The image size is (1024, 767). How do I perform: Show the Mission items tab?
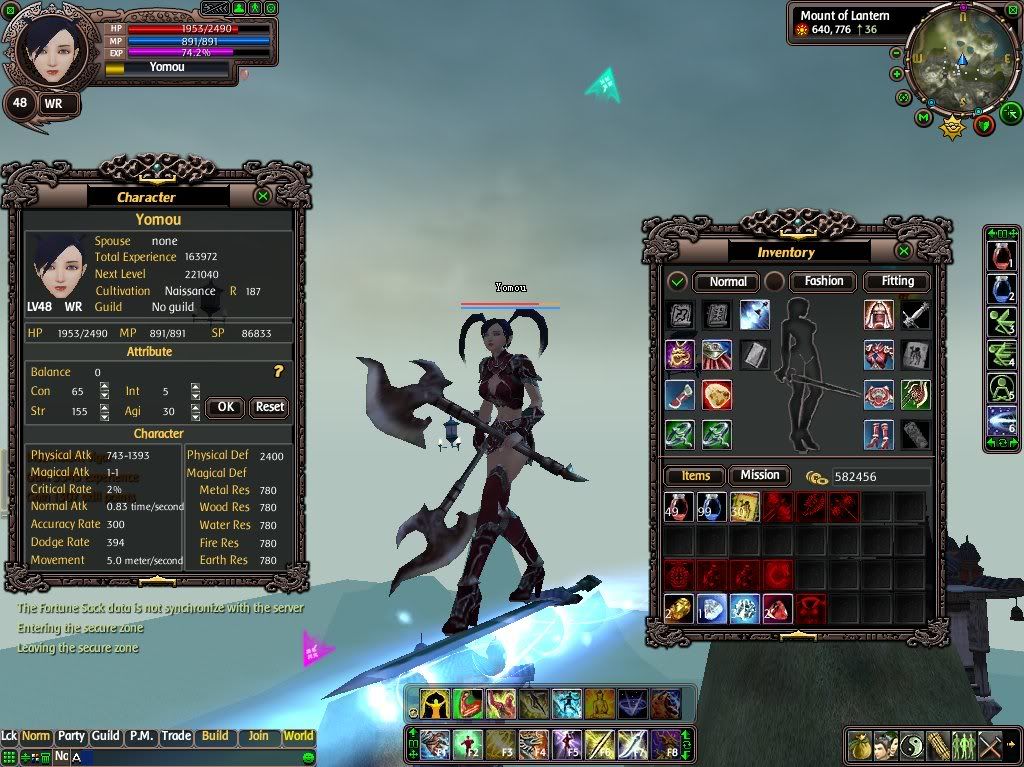click(759, 475)
